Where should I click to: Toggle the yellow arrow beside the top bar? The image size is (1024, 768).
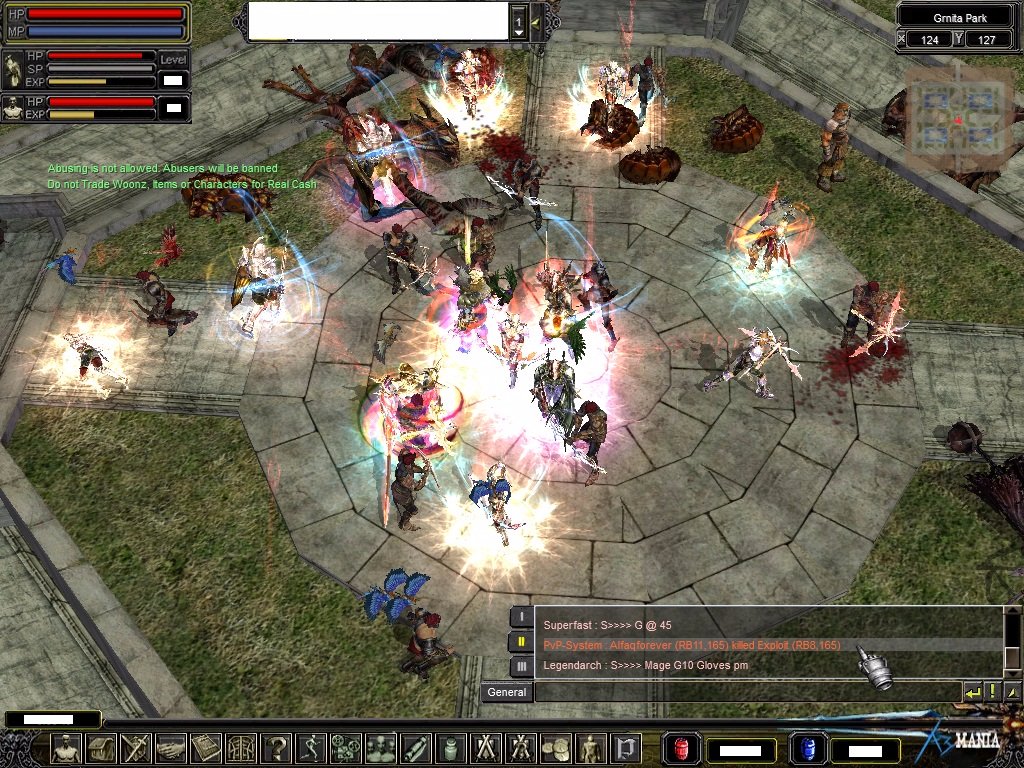pyautogui.click(x=537, y=21)
